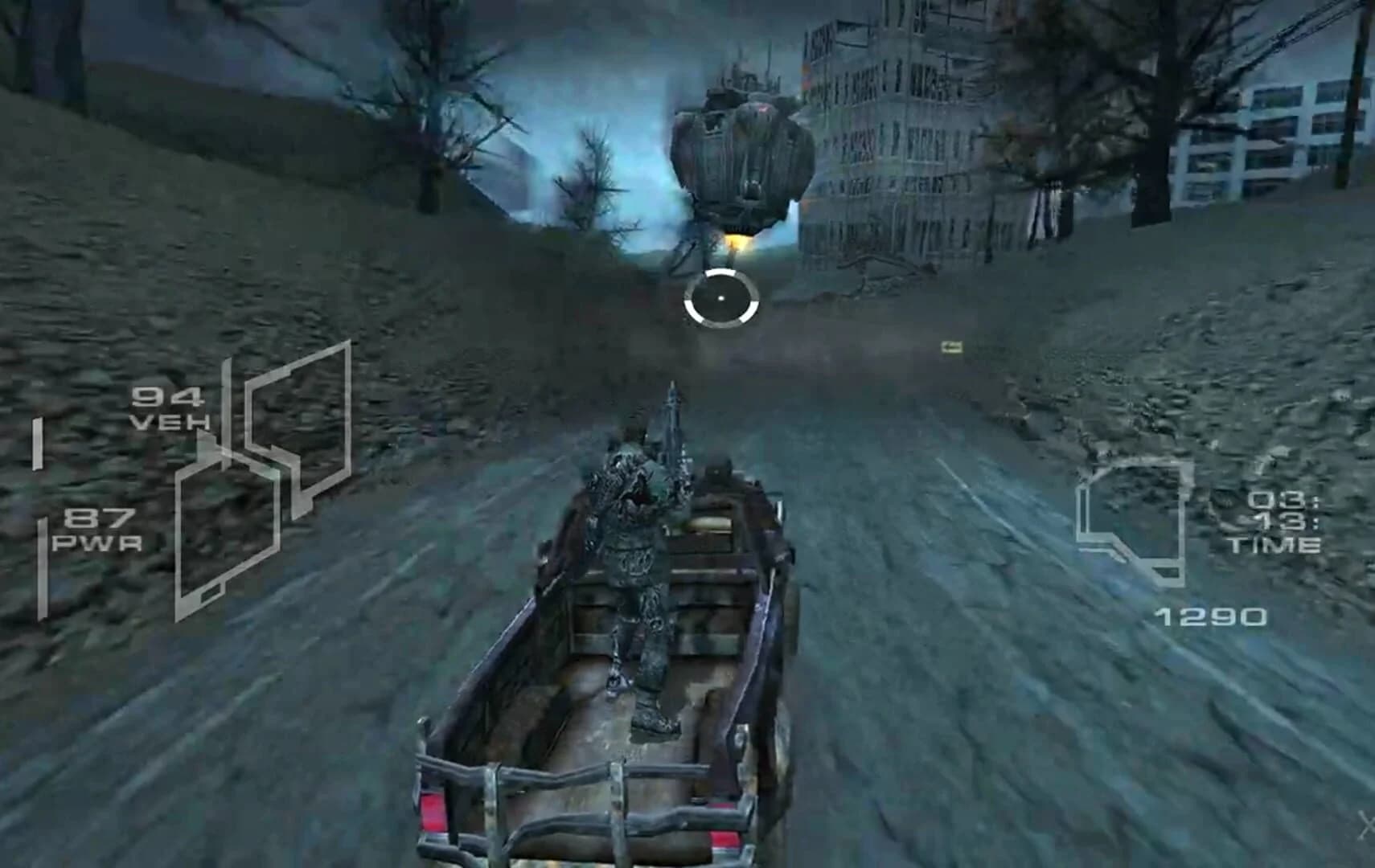Click the targeting reticle crosshair
The width and height of the screenshot is (1375, 868).
click(x=722, y=297)
